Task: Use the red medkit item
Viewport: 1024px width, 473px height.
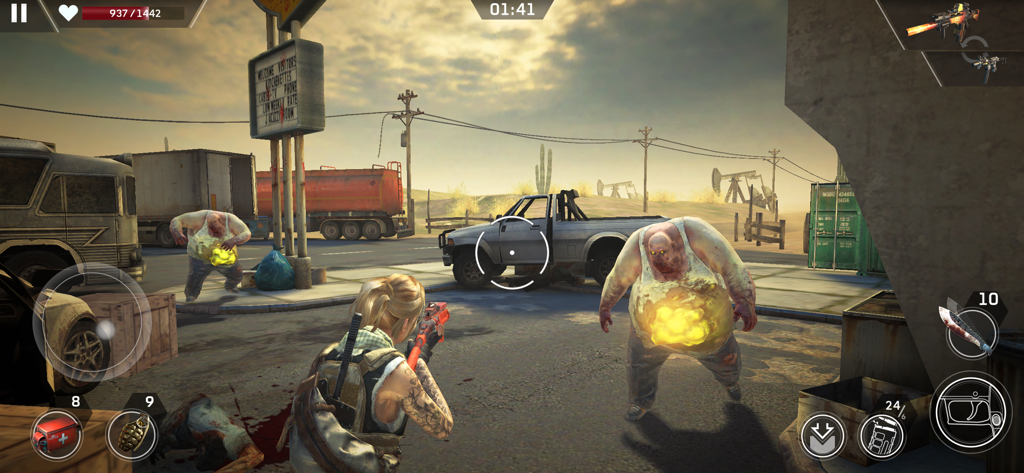Action: pos(56,434)
